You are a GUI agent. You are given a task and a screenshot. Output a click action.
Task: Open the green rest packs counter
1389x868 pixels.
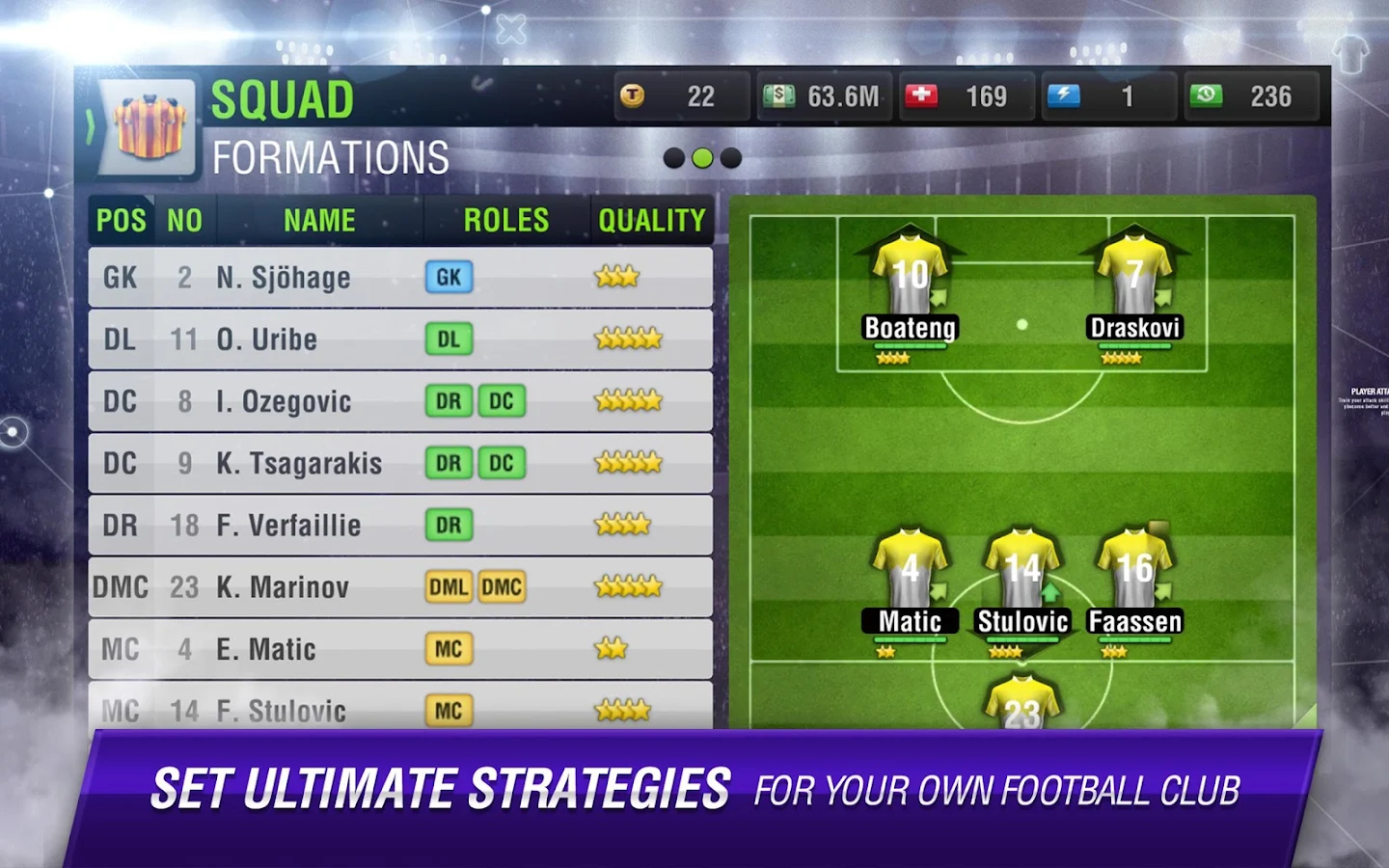(1250, 96)
